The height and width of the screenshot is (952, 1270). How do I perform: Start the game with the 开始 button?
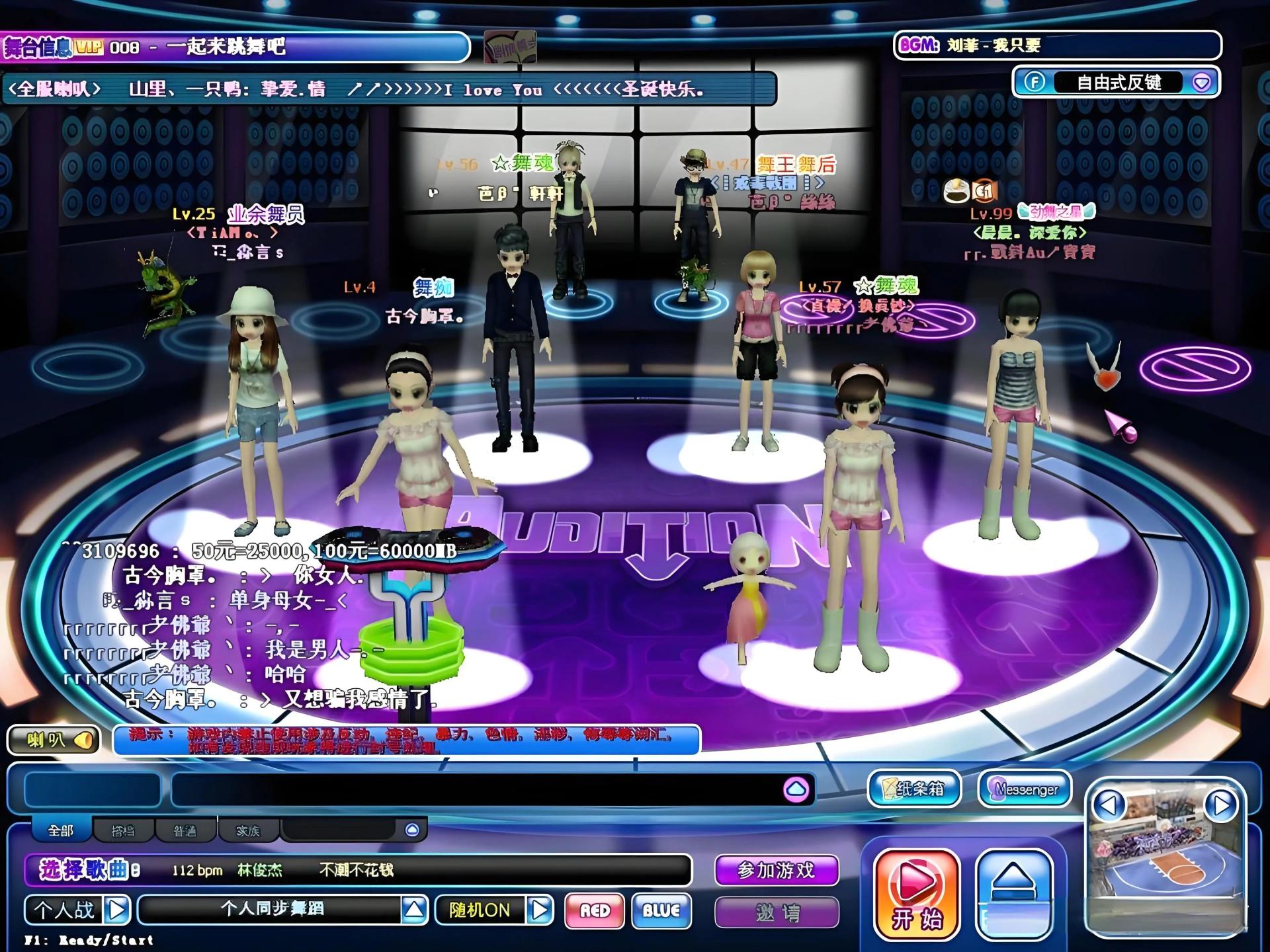coord(916,894)
